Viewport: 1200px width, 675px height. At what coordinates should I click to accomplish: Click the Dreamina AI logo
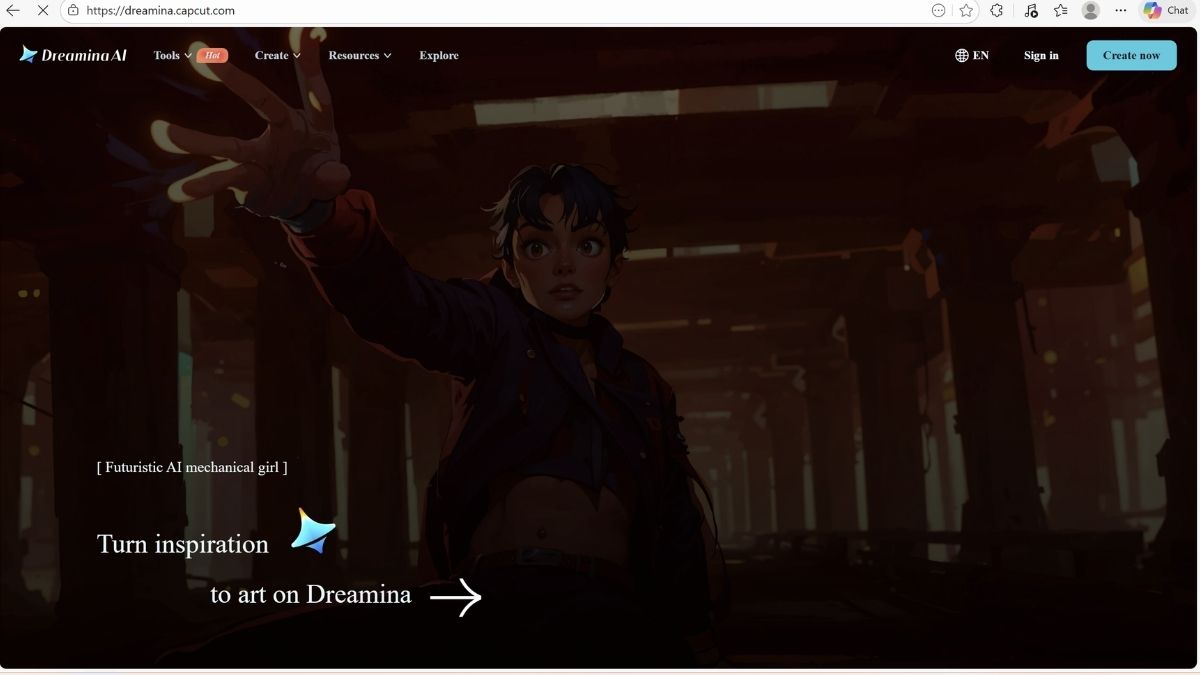pos(73,55)
